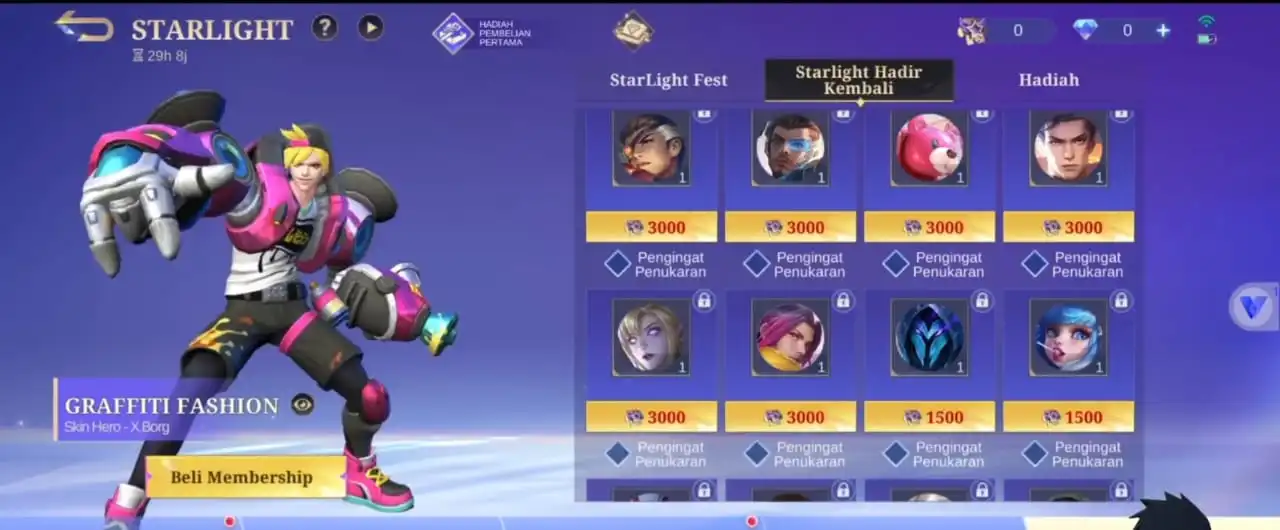This screenshot has width=1280, height=530.
Task: Pick the blonde pale-faced hero thumbnail
Action: click(650, 338)
